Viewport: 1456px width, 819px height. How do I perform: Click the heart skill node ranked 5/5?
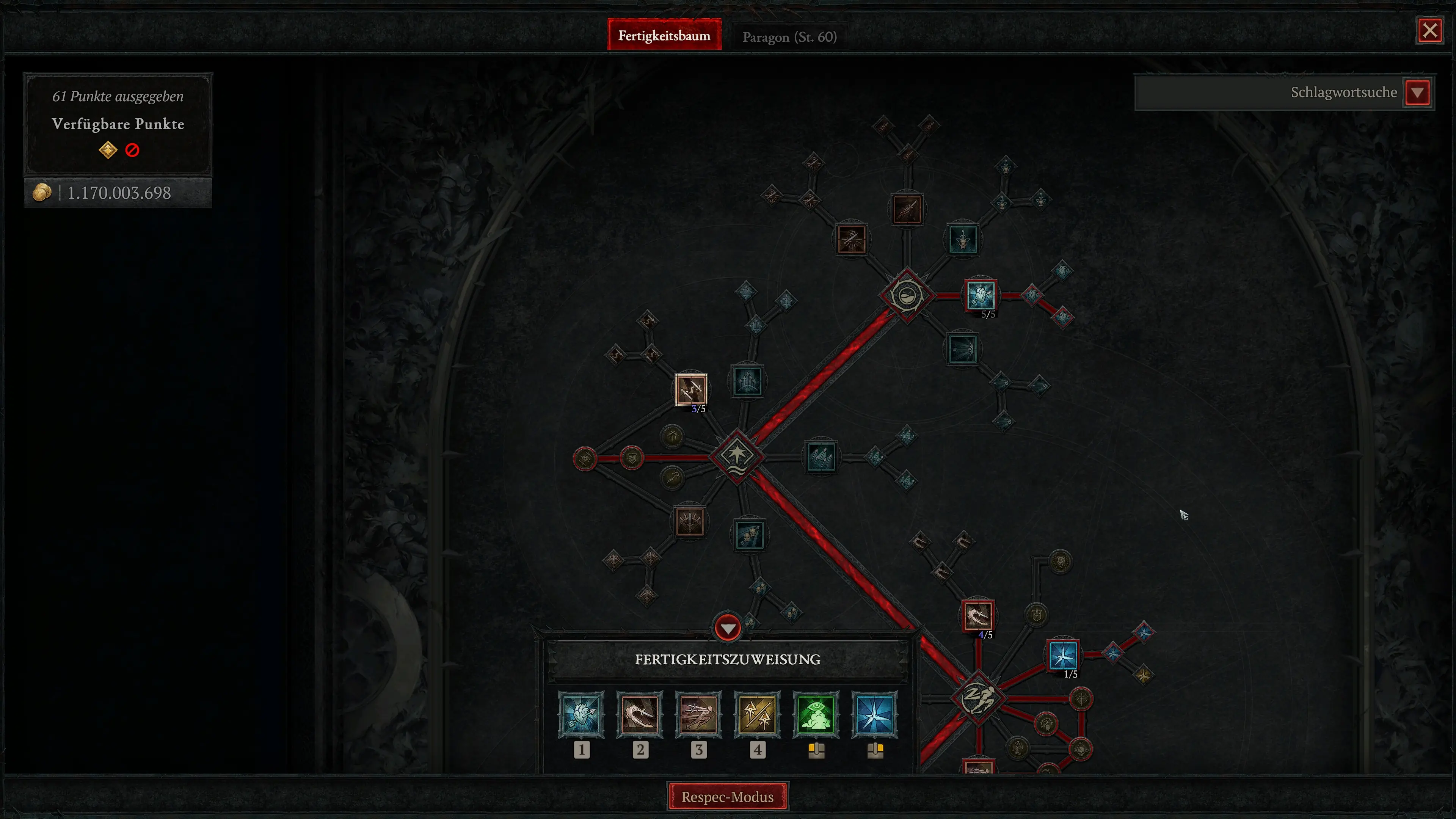click(x=981, y=295)
